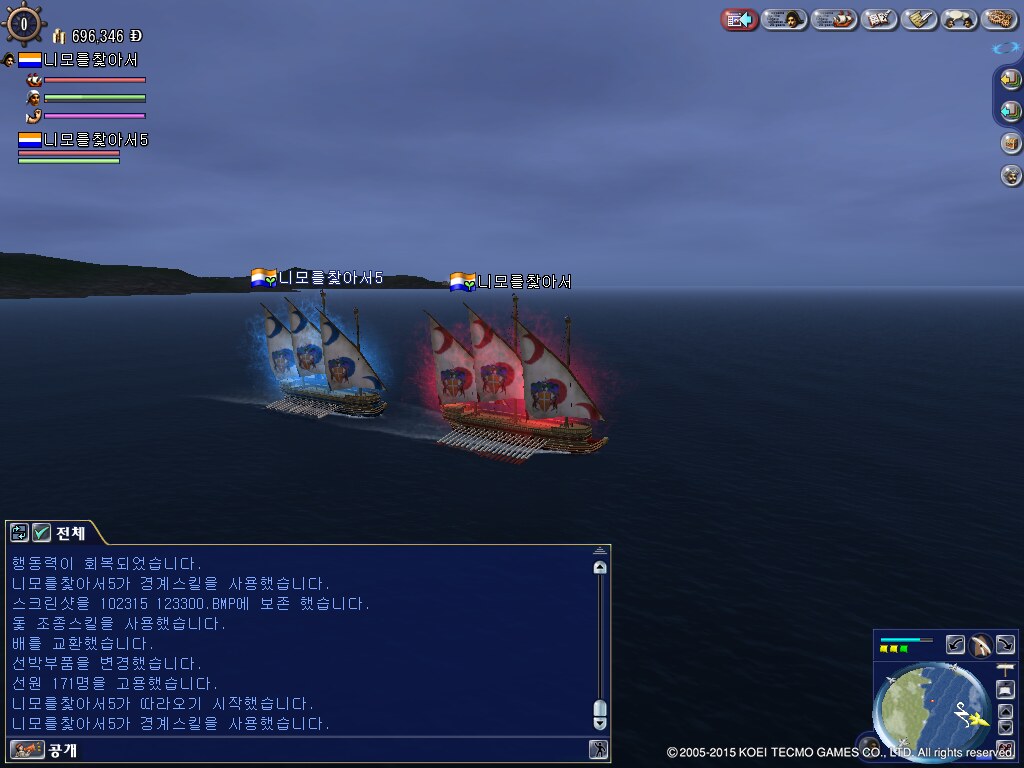The height and width of the screenshot is (768, 1024).
Task: Click the yellow arrow side panel button
Action: [x=1010, y=79]
